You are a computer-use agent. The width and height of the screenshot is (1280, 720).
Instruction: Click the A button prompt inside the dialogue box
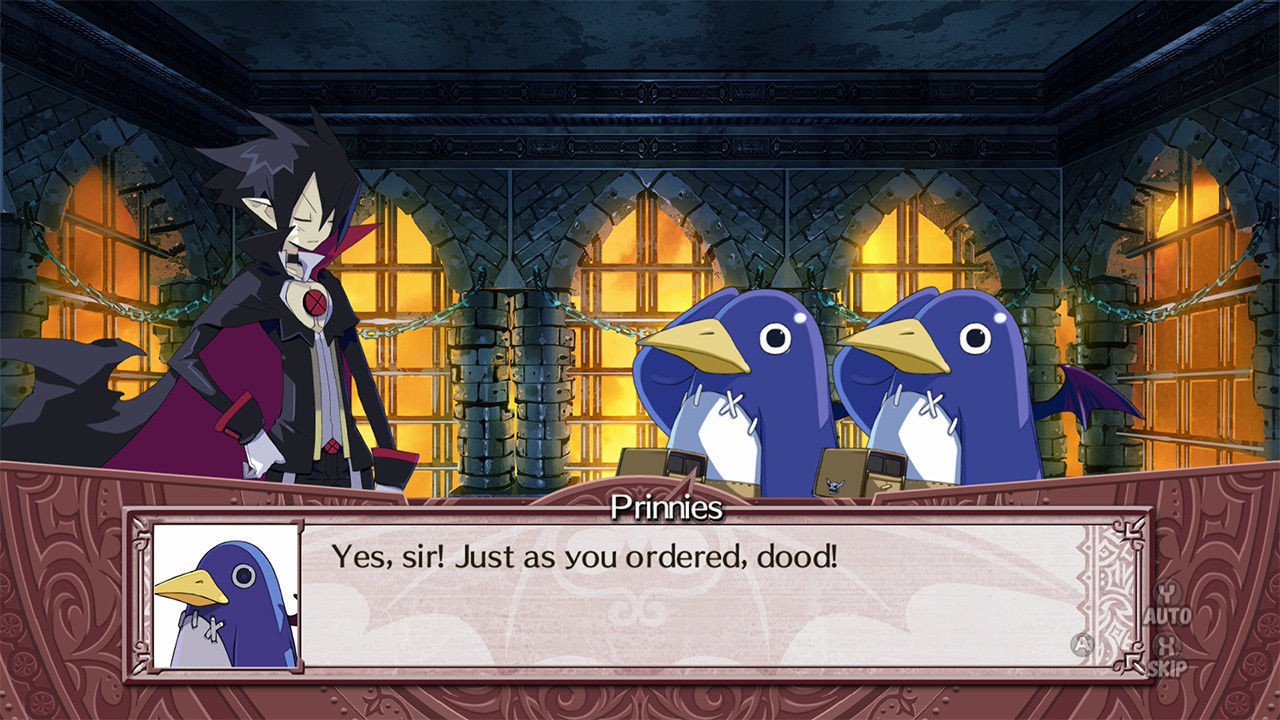[x=1081, y=644]
